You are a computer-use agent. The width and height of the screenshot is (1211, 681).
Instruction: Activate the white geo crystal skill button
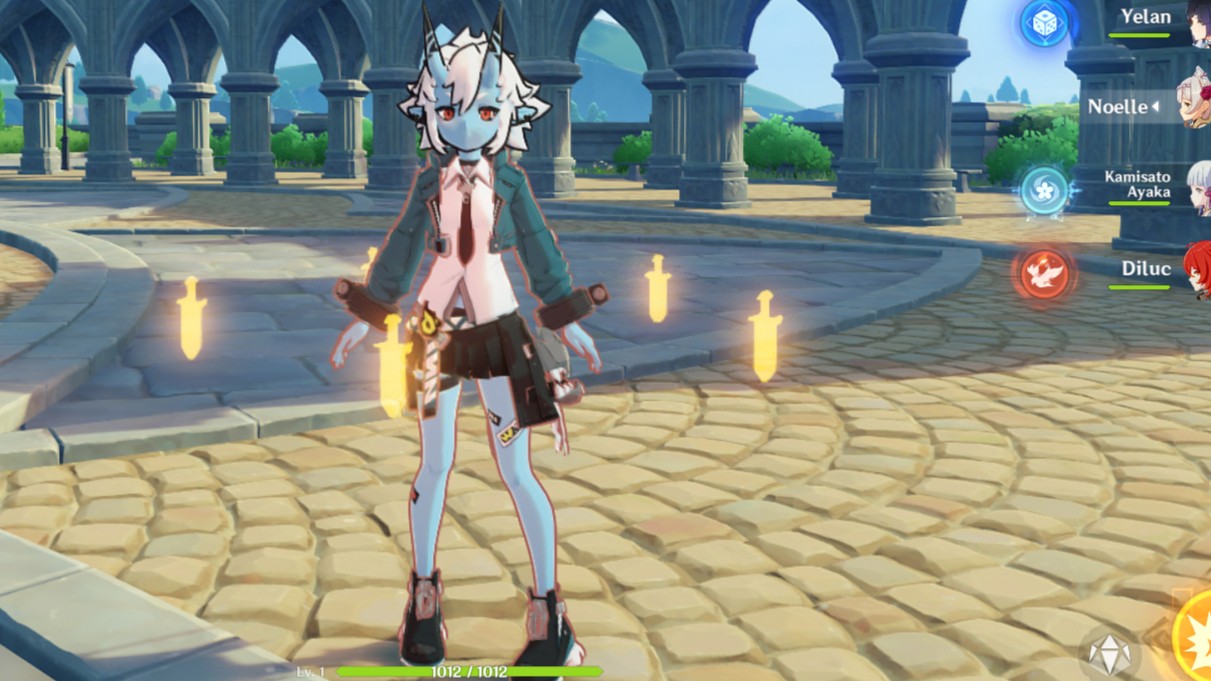(x=1108, y=655)
